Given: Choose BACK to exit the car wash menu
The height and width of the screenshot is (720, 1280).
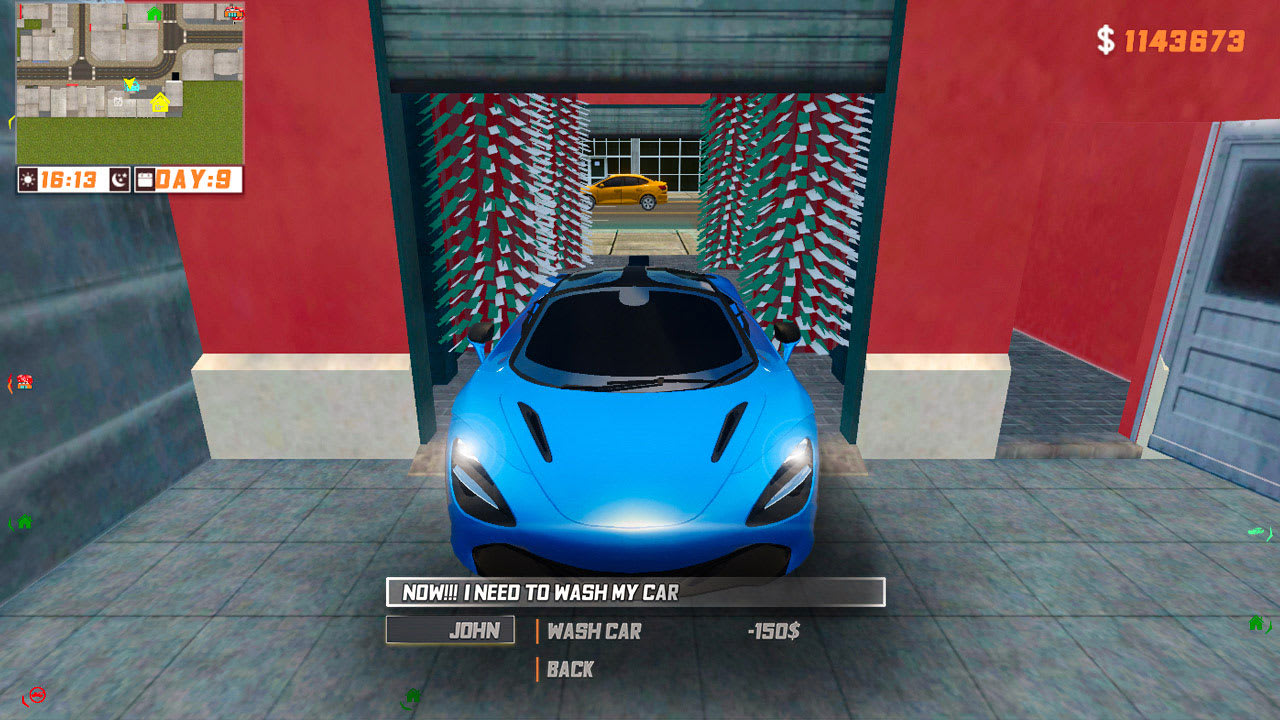Looking at the screenshot, I should [568, 669].
